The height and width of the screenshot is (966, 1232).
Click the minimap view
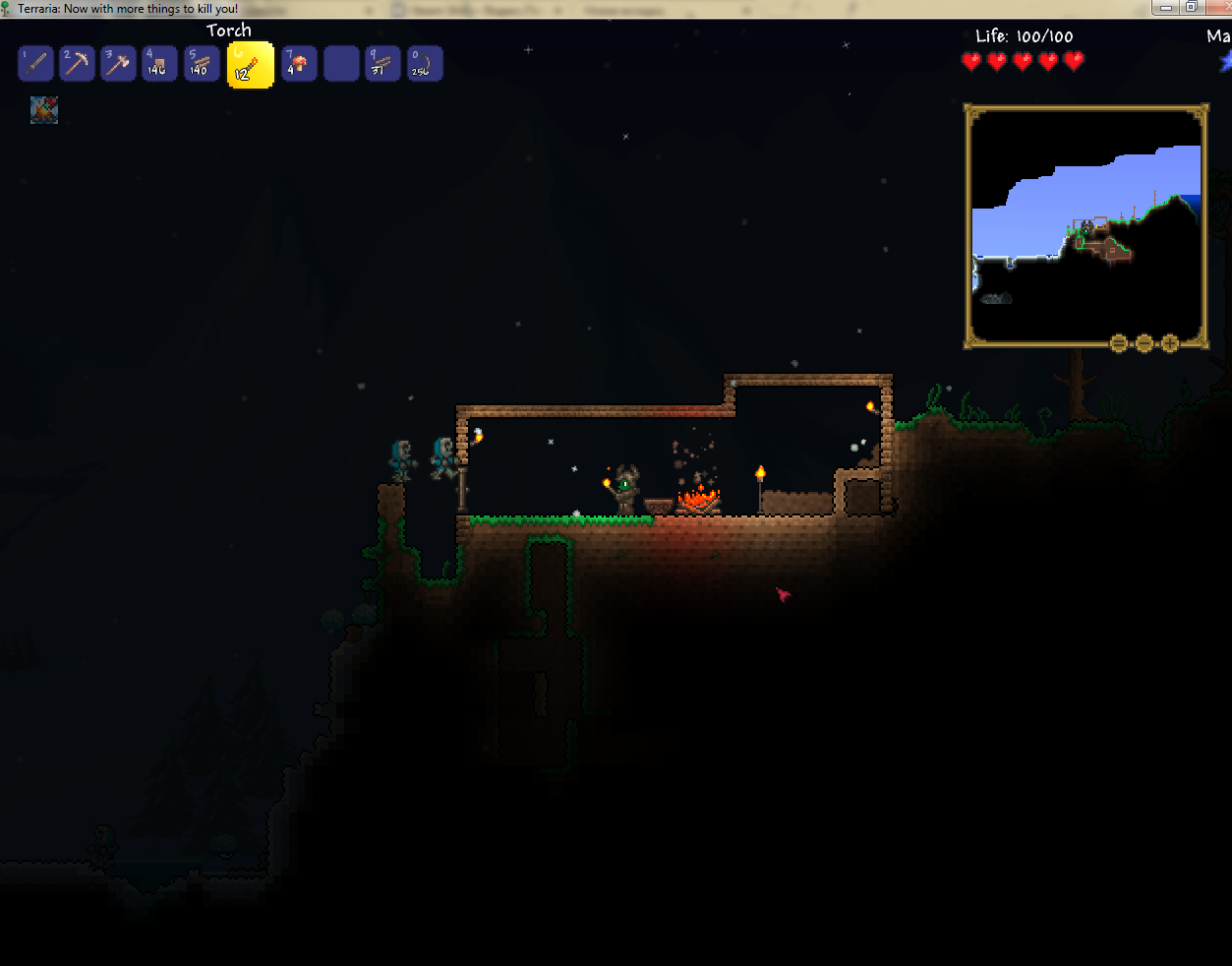coord(1085,224)
